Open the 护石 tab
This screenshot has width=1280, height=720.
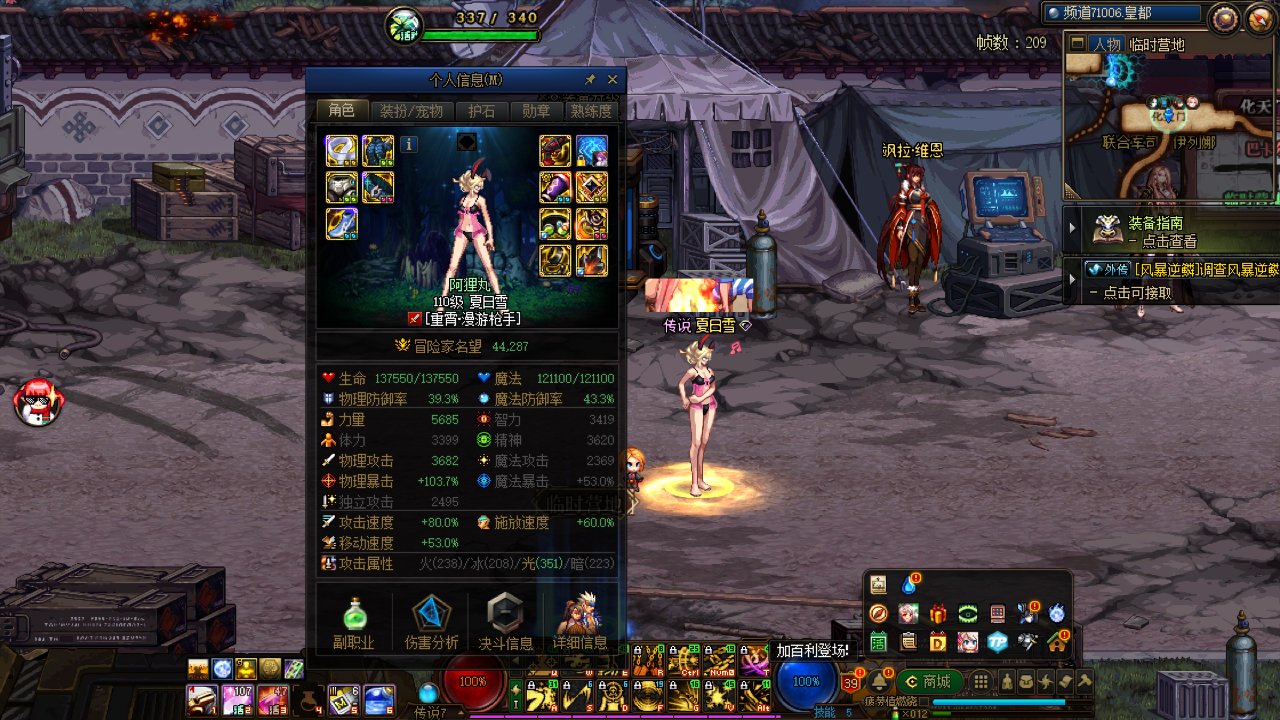click(482, 111)
